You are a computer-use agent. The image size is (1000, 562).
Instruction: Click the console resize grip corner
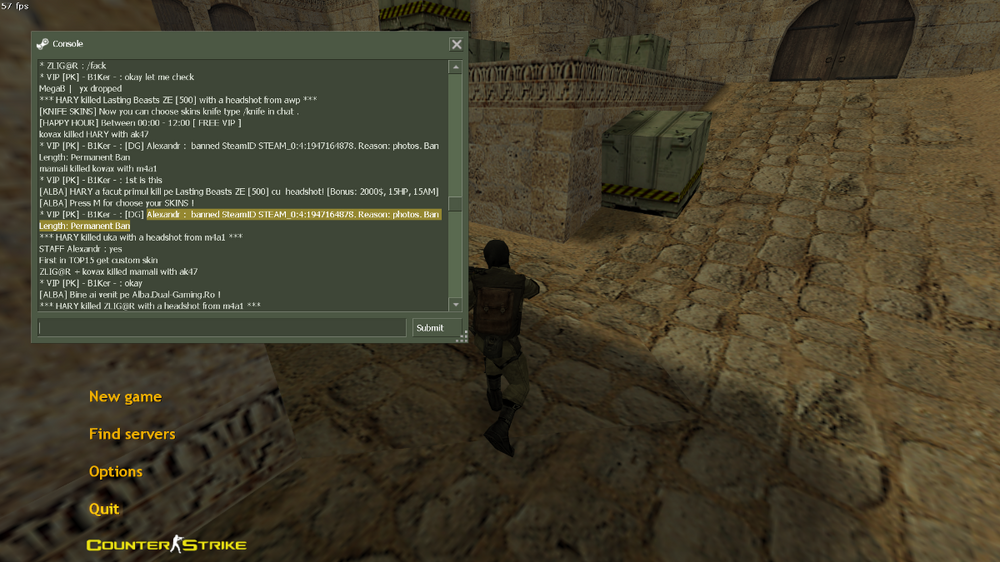[x=462, y=338]
